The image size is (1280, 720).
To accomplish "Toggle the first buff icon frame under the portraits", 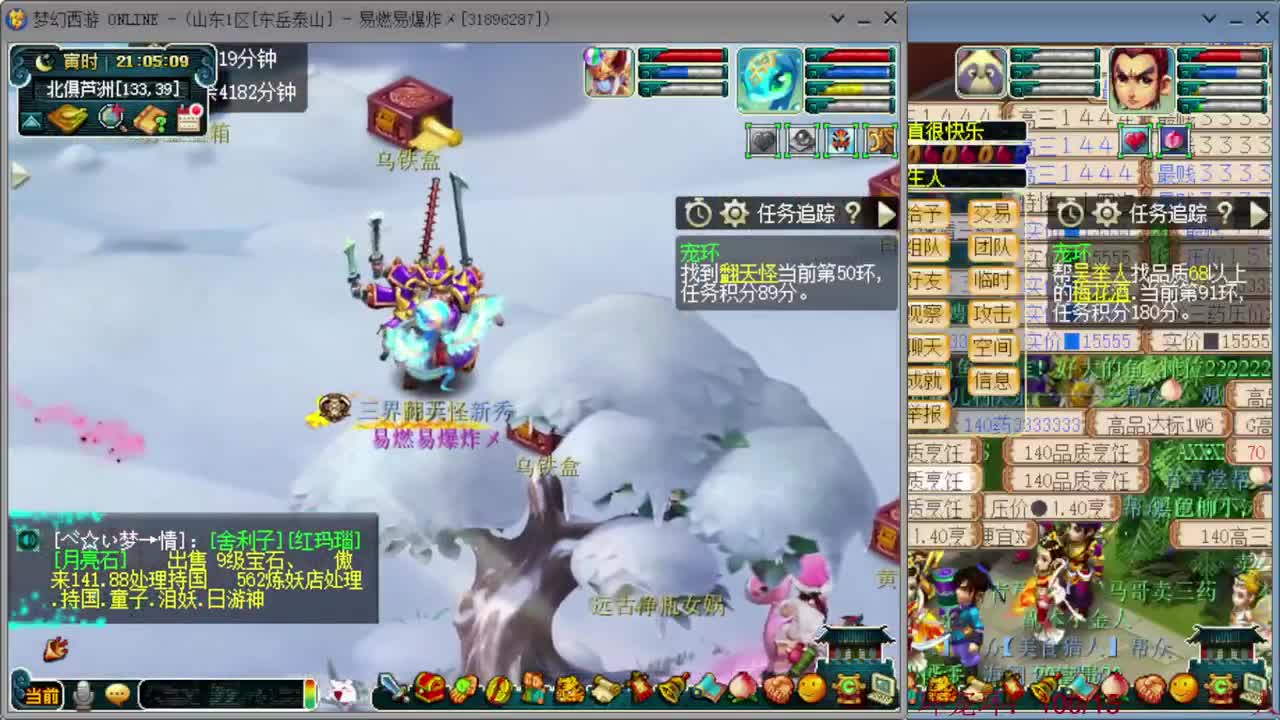I will click(762, 142).
